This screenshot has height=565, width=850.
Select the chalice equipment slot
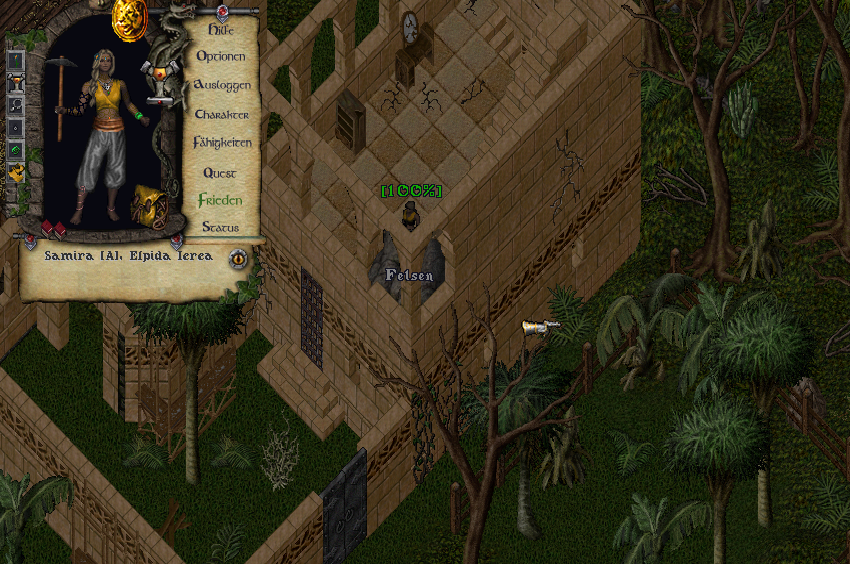pos(16,83)
